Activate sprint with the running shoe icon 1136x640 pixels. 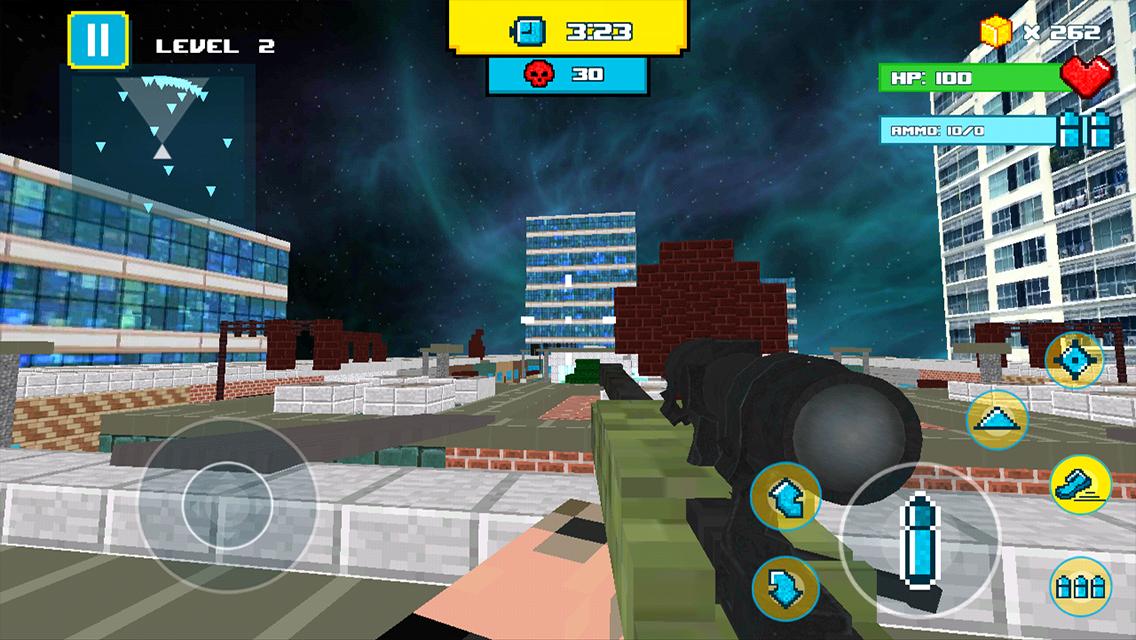1080,485
